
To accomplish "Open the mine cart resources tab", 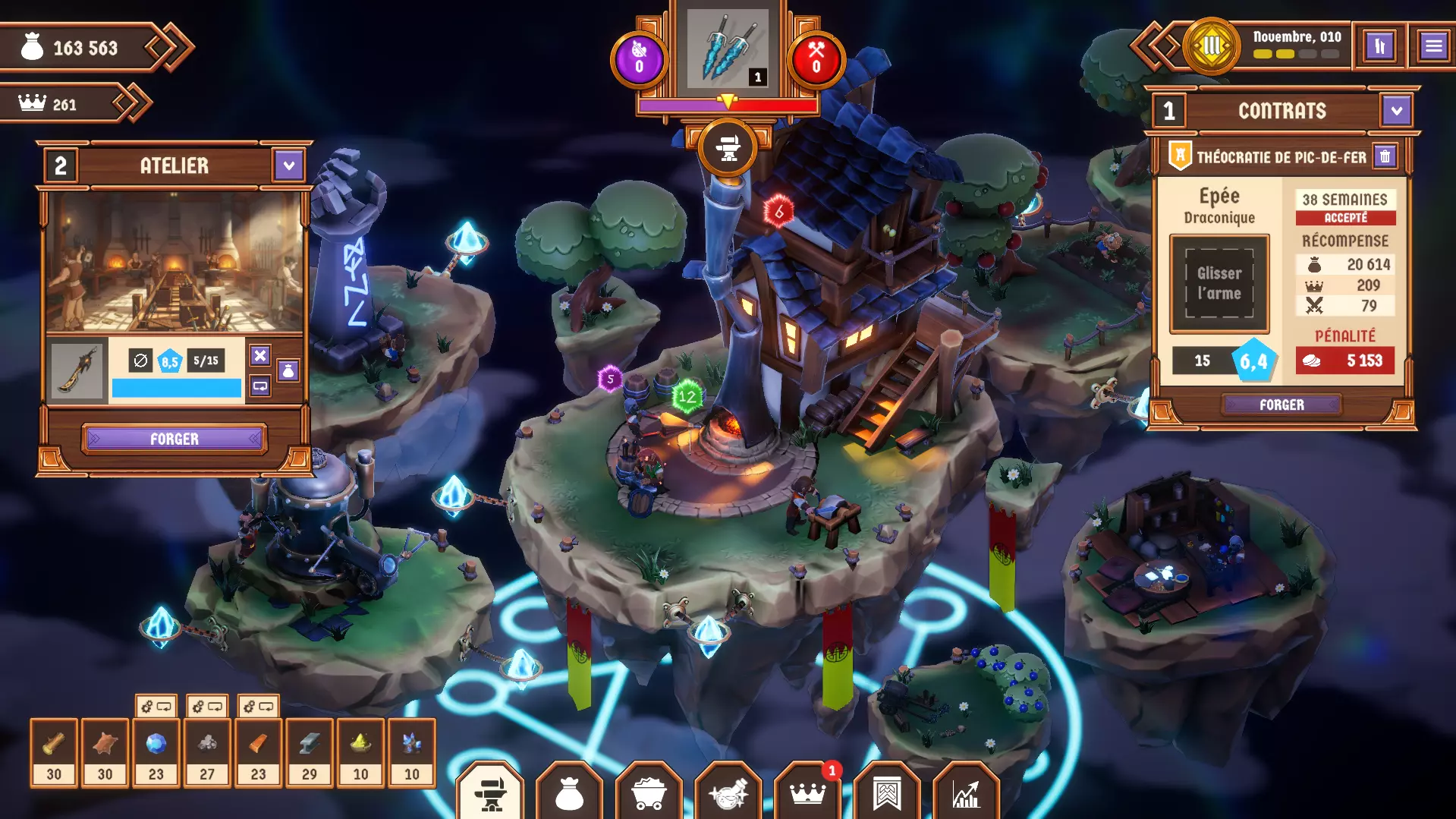I will click(x=649, y=793).
